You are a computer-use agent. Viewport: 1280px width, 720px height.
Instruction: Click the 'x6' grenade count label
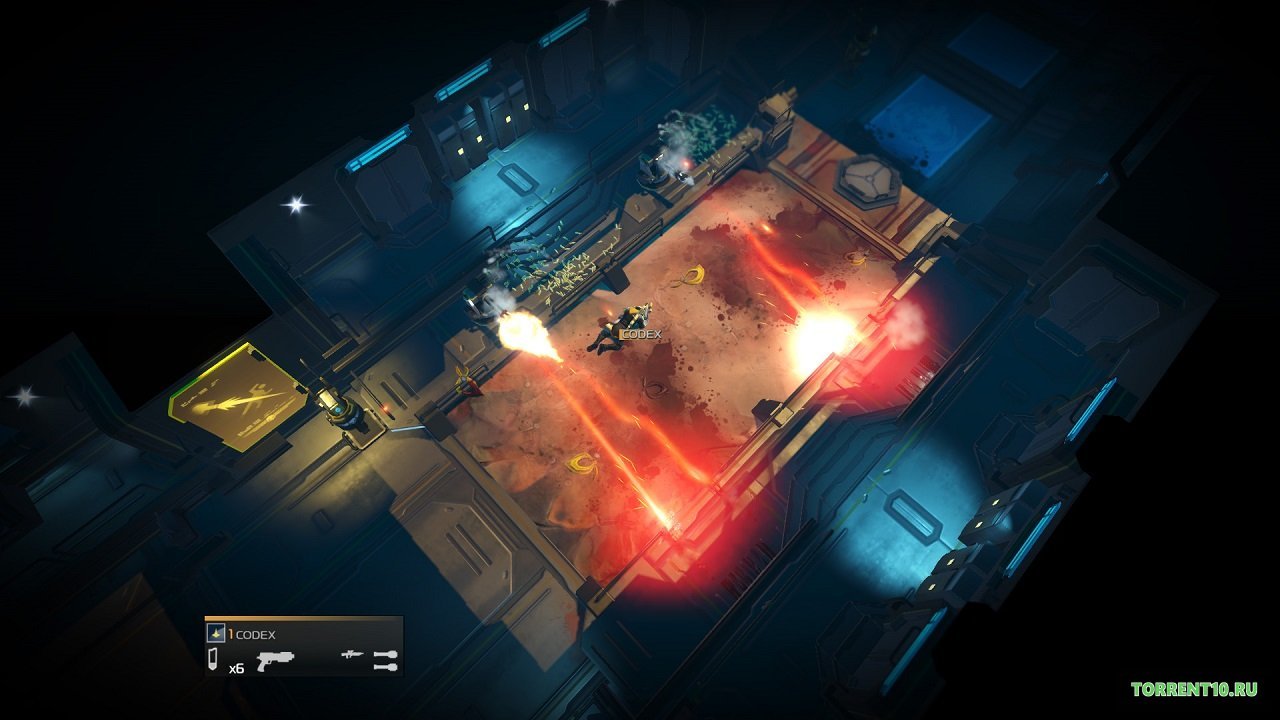238,668
